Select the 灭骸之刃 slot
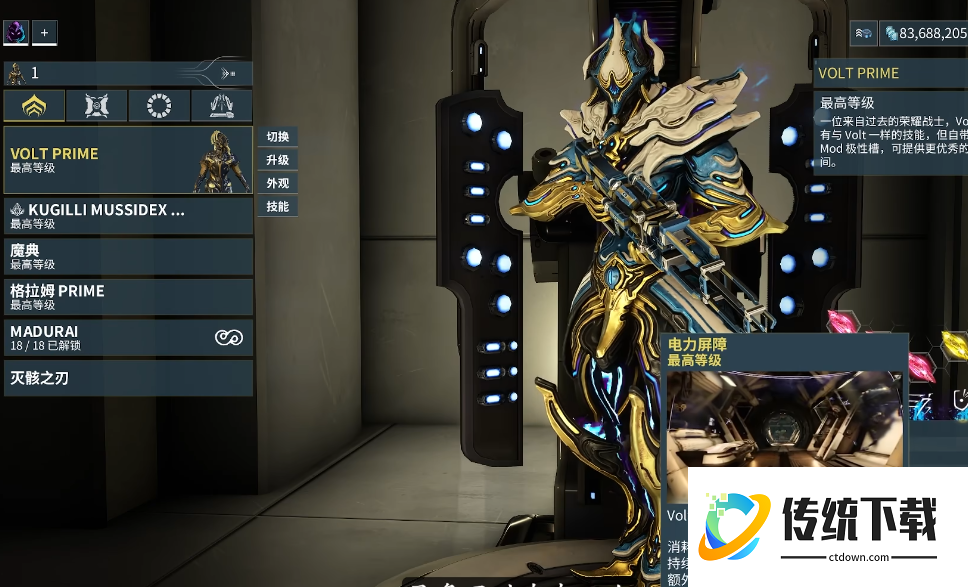 (x=128, y=378)
